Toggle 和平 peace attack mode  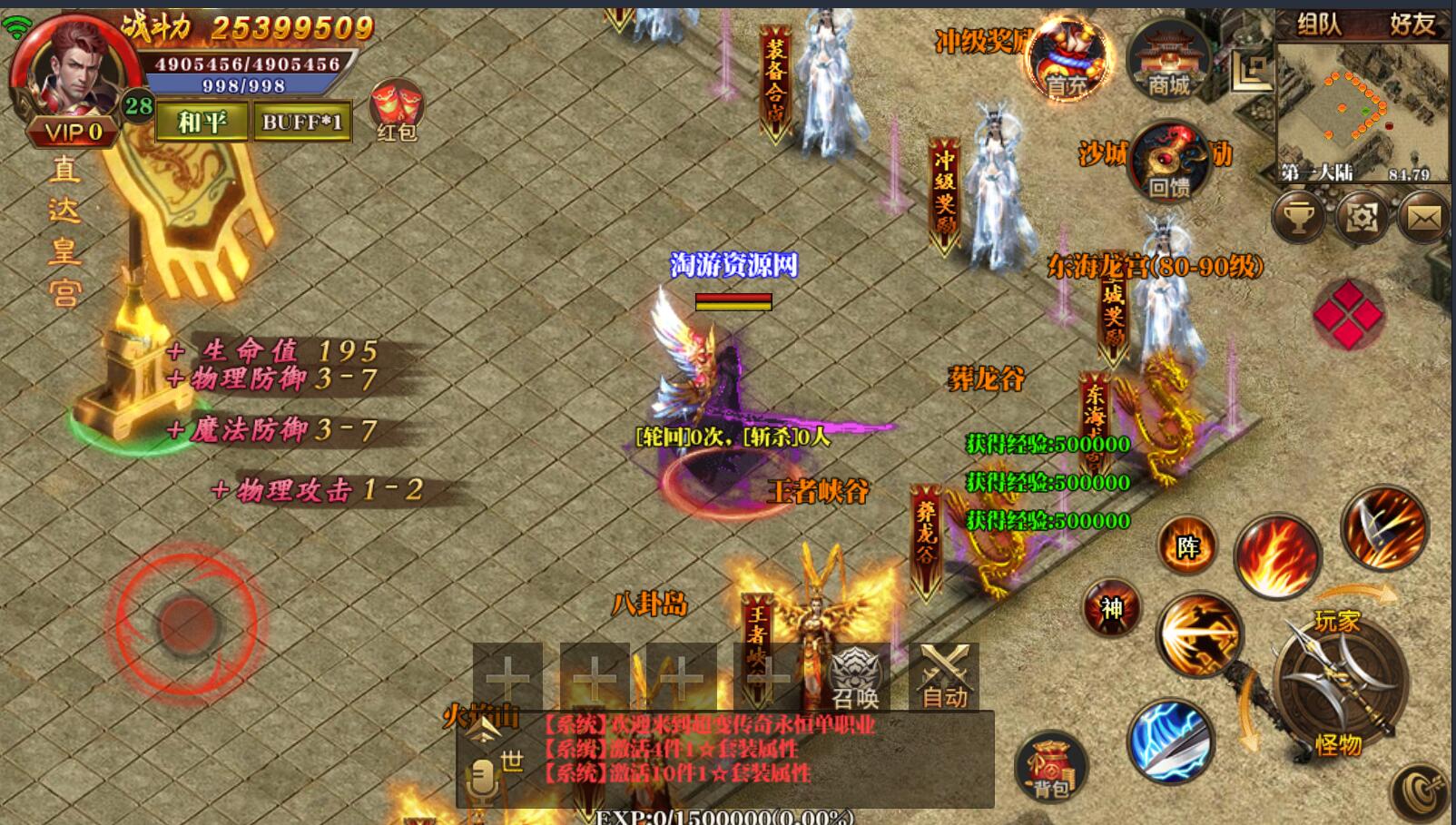202,121
